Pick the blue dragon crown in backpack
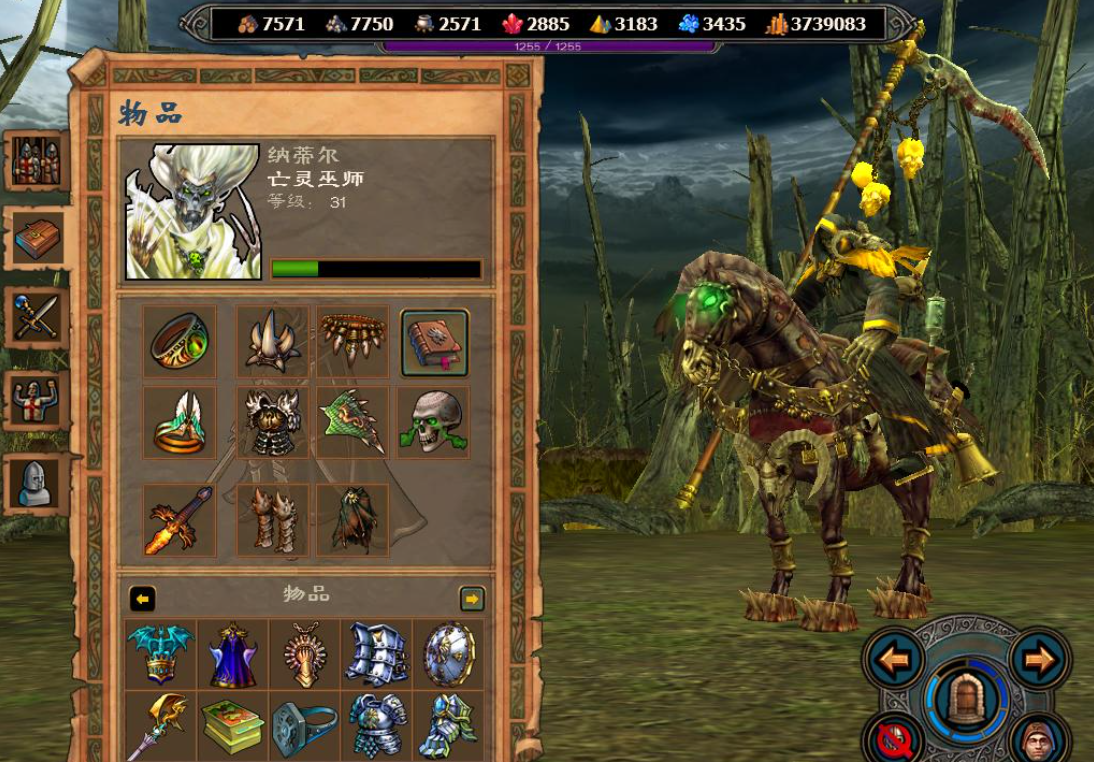The width and height of the screenshot is (1094, 762). [161, 655]
